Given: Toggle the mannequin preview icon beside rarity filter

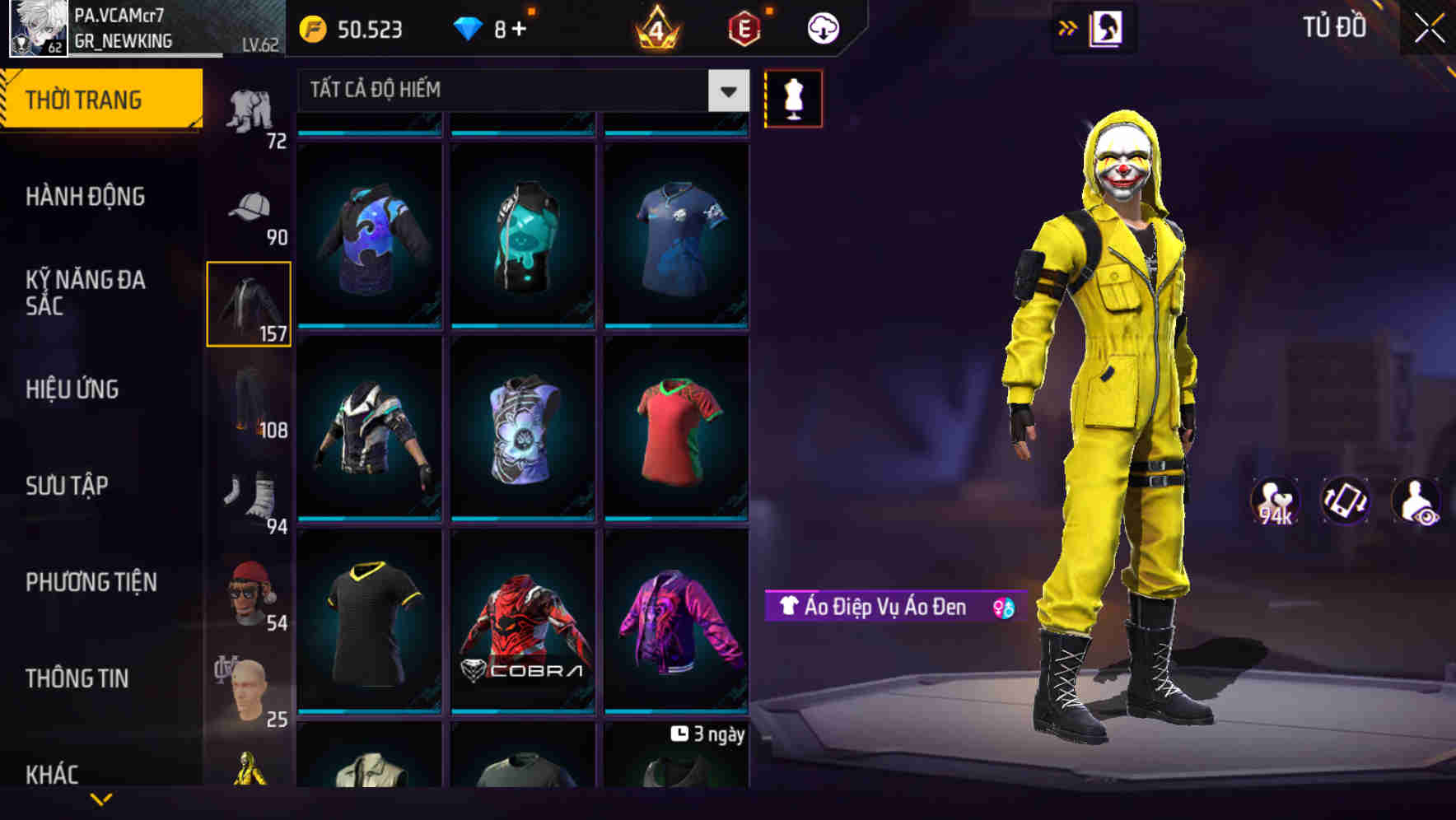Looking at the screenshot, I should tap(794, 98).
